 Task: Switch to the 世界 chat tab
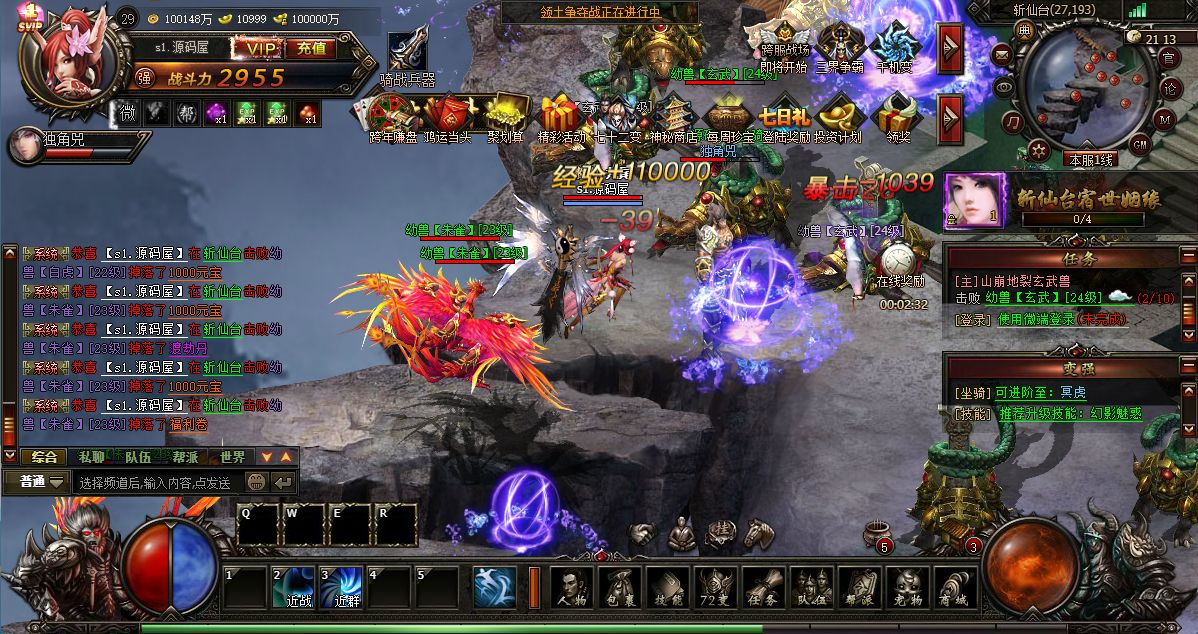232,456
